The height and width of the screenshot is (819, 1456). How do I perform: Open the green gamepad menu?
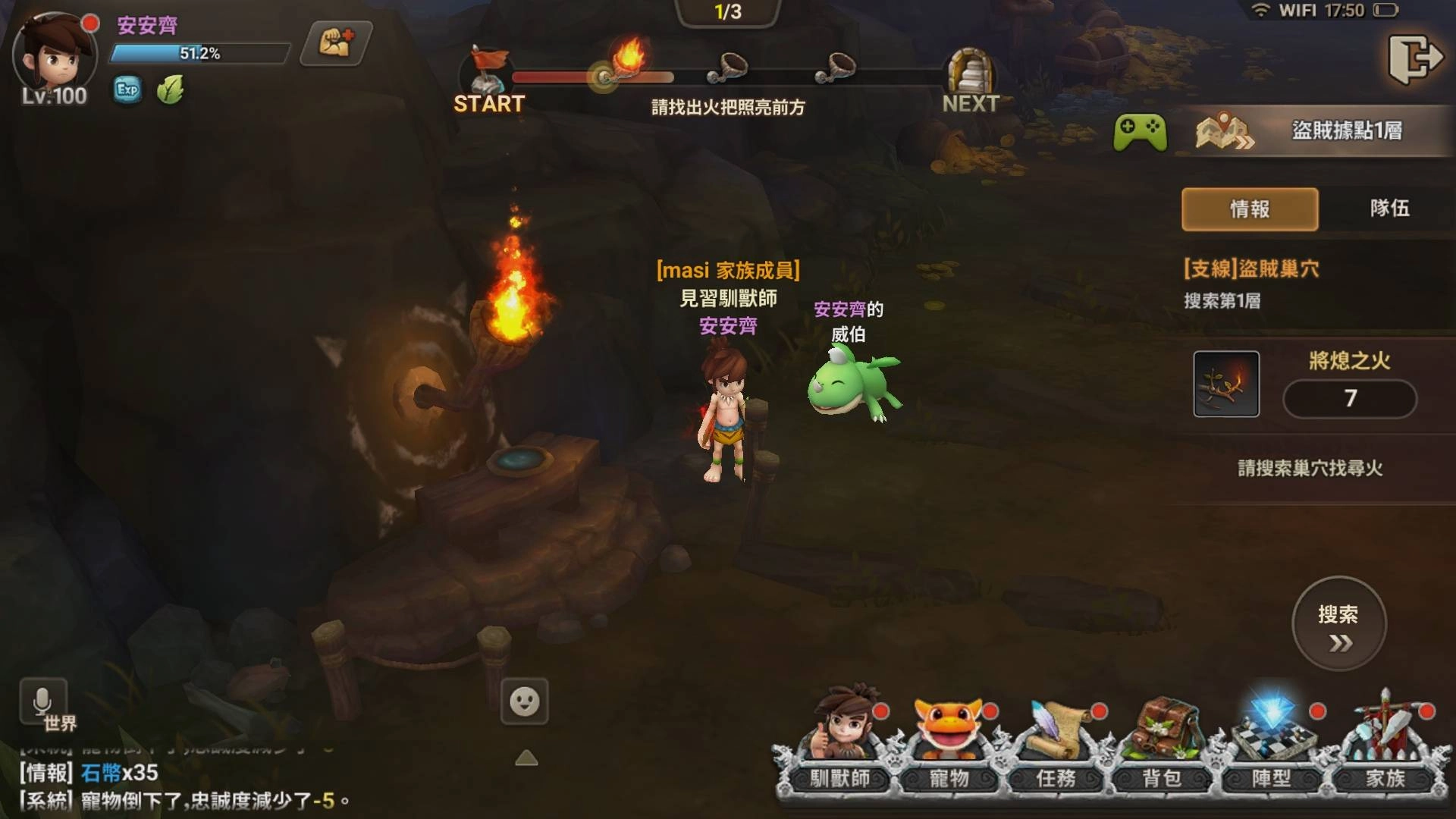click(1140, 132)
